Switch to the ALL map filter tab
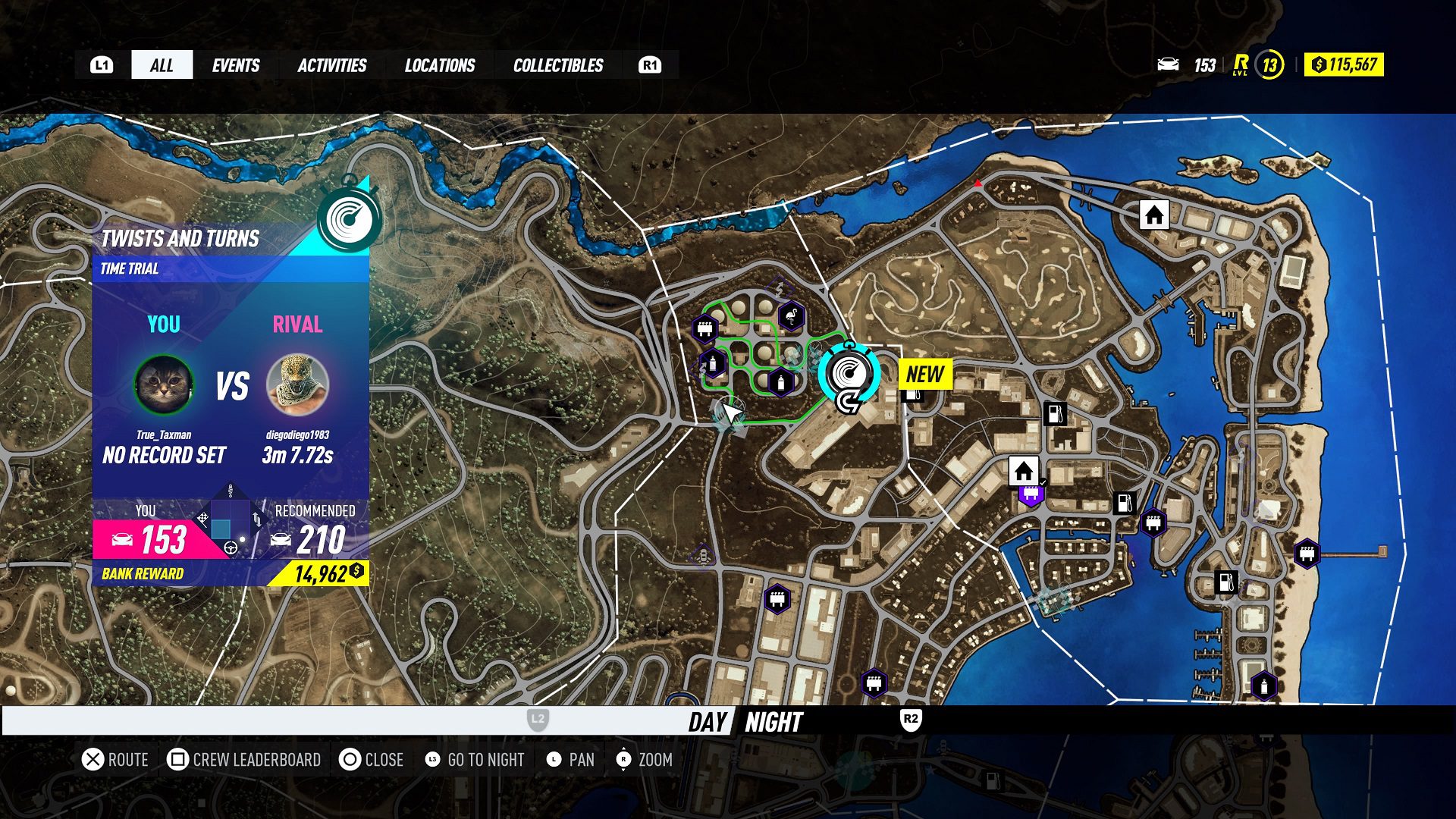 (x=162, y=65)
